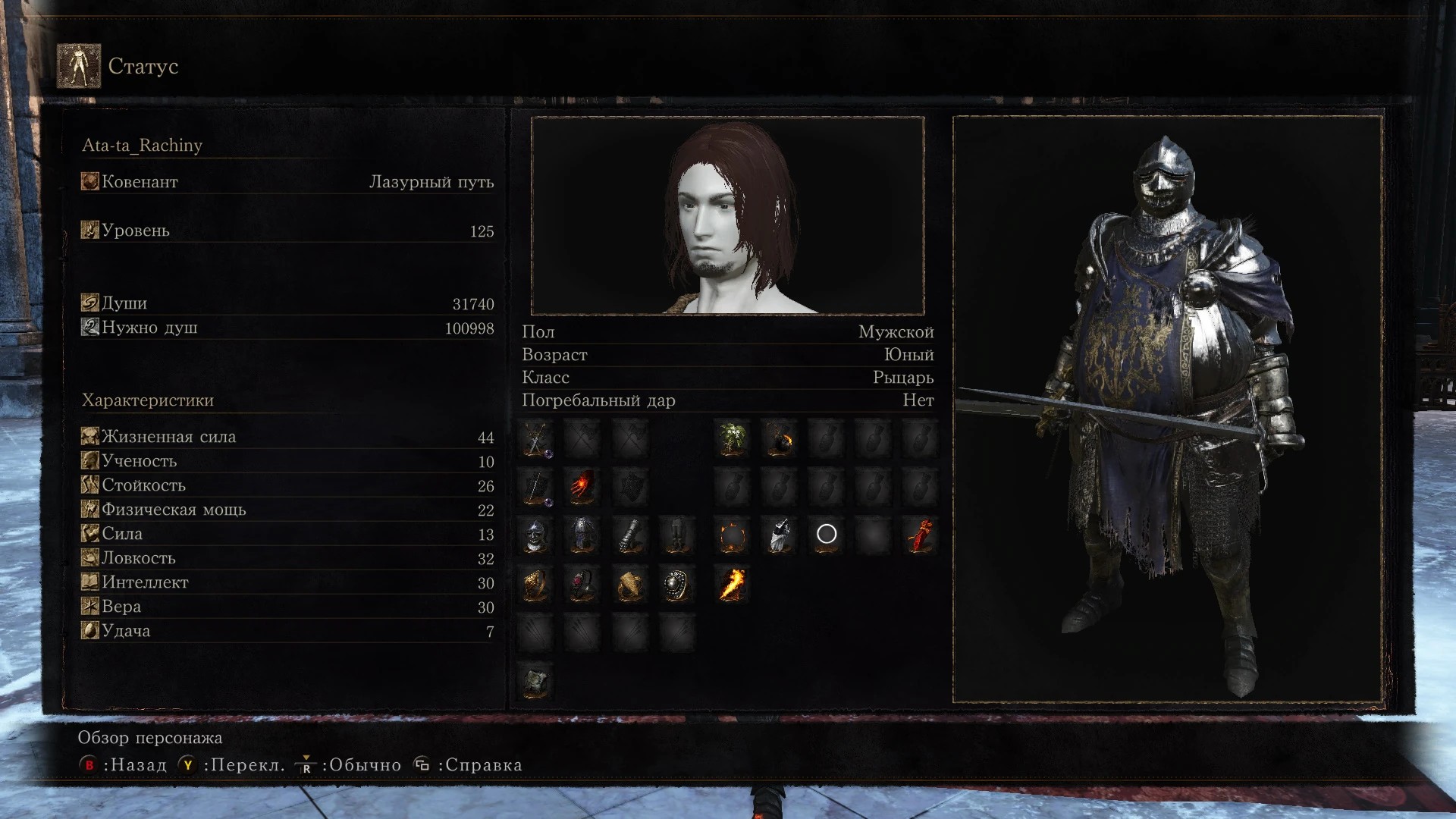Select the armored knight character model preview
The image size is (1456, 819).
[1168, 409]
